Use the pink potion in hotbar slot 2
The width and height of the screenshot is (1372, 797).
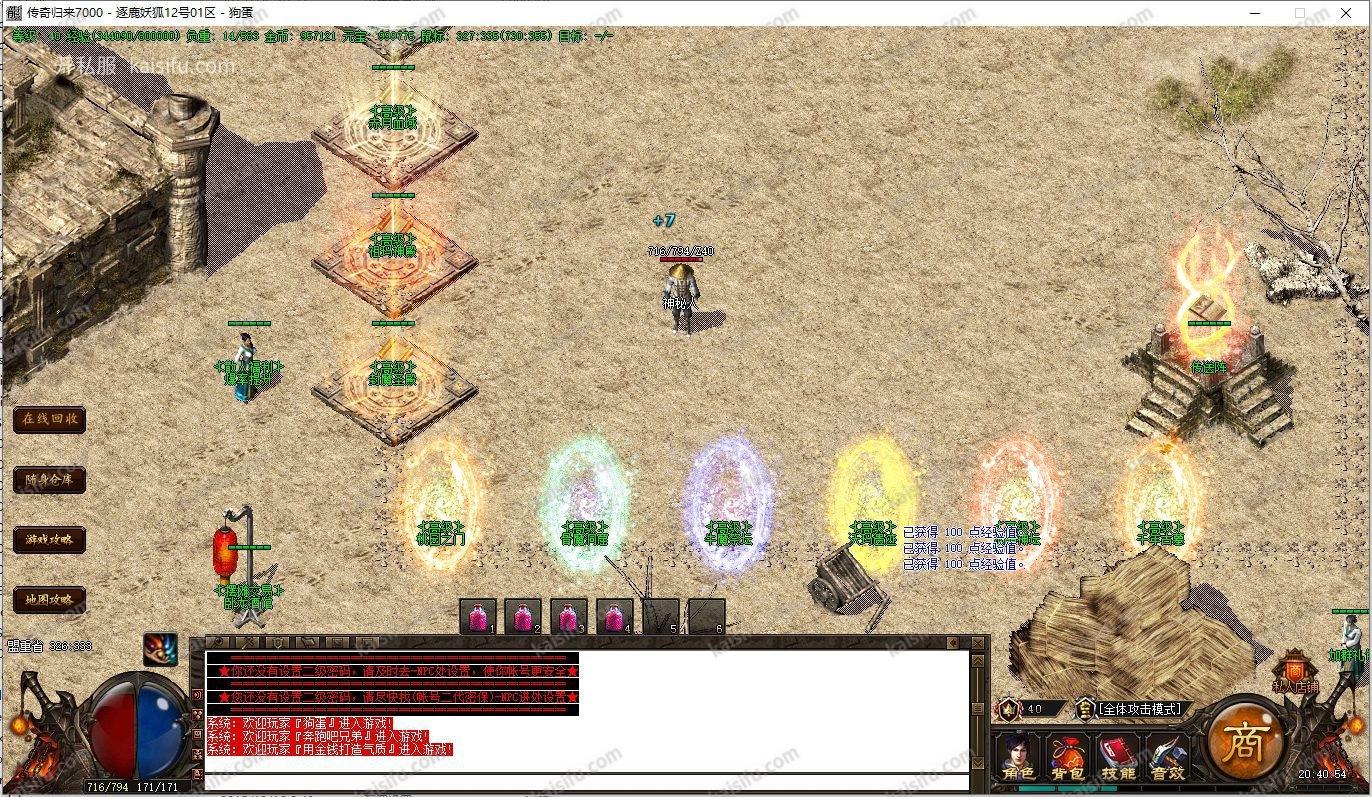[523, 616]
